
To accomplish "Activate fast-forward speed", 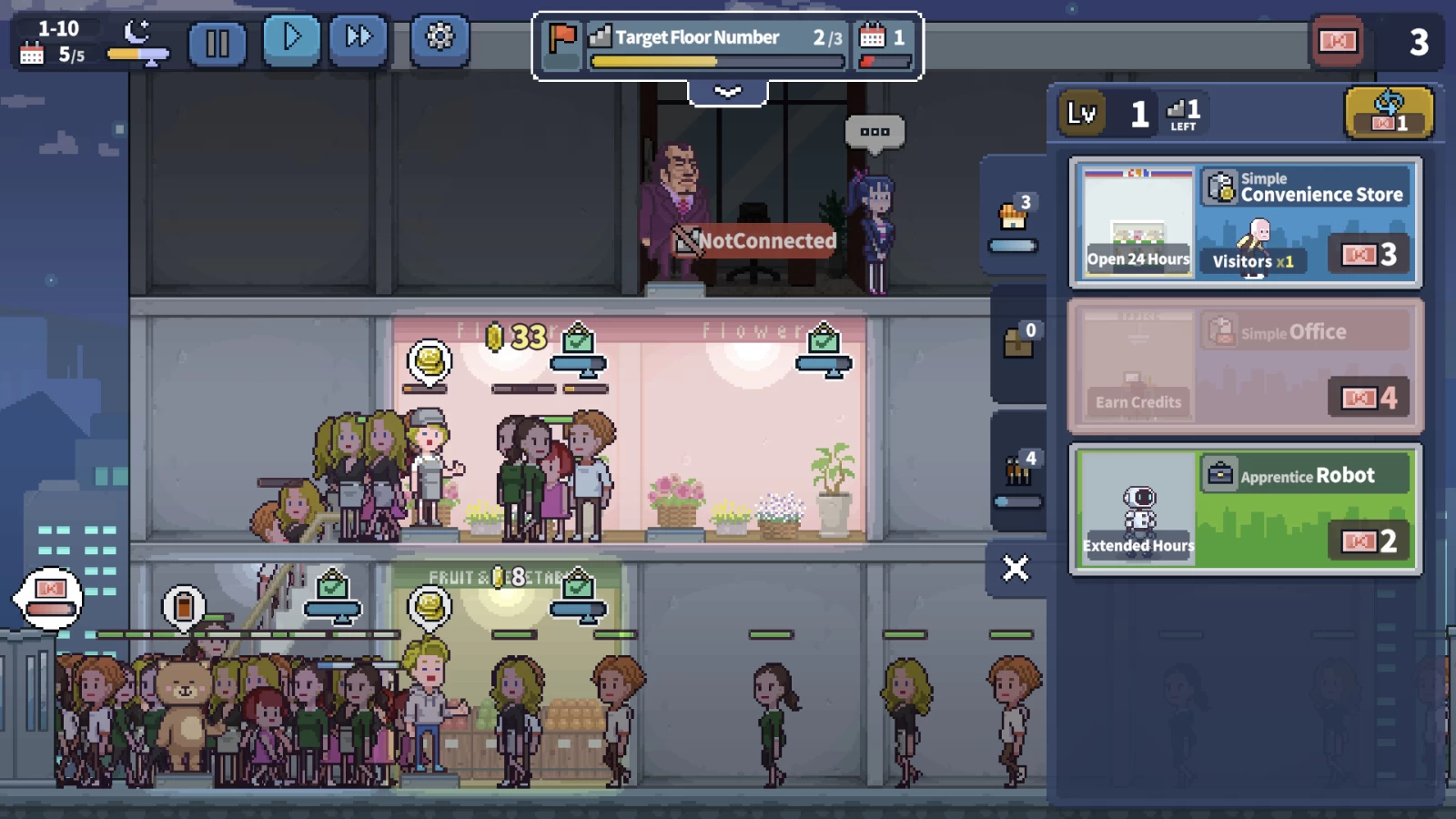I will (359, 39).
